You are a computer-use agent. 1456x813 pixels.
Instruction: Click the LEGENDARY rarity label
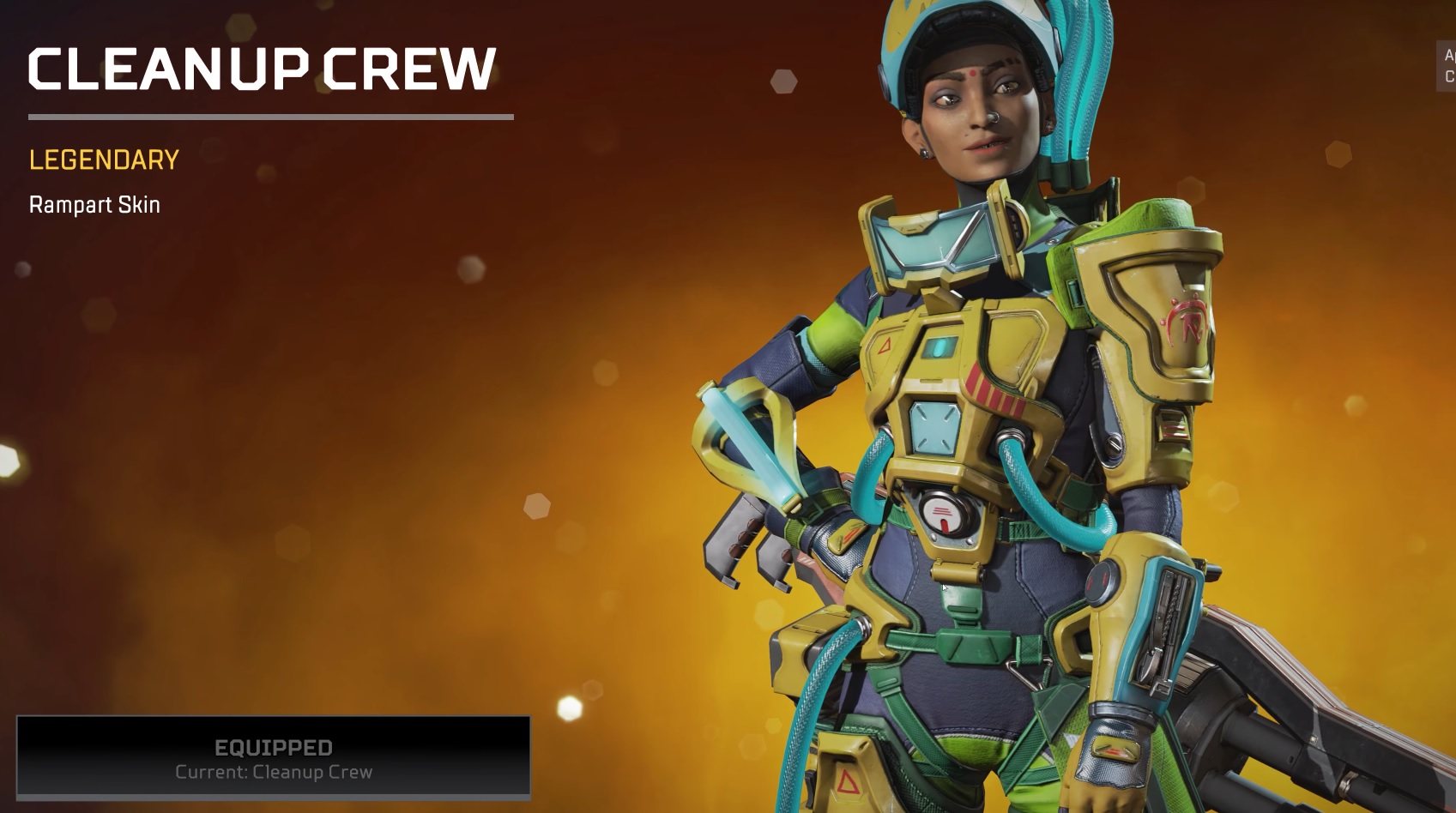tap(102, 160)
